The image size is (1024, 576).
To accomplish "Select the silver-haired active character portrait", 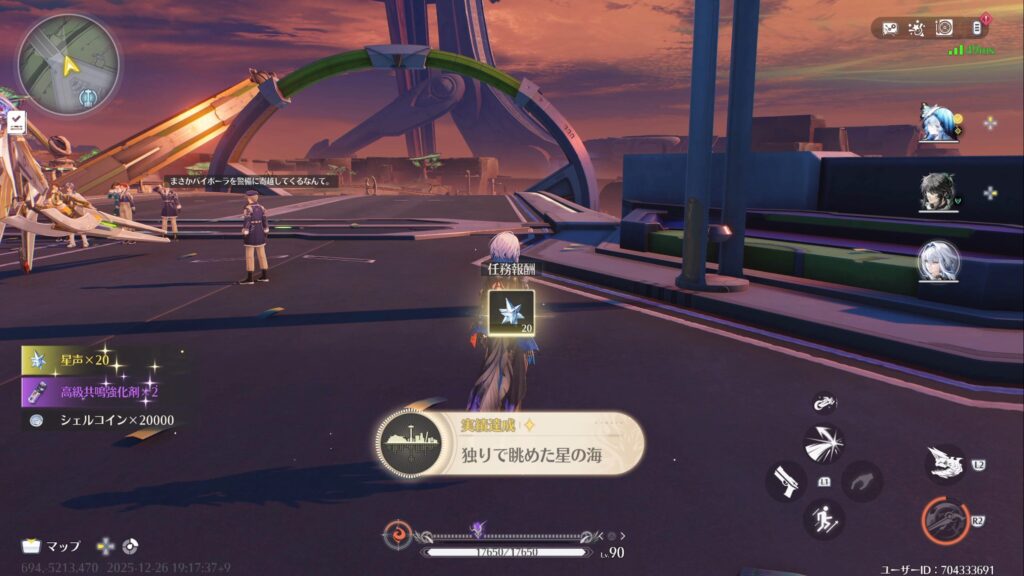I will pyautogui.click(x=939, y=262).
